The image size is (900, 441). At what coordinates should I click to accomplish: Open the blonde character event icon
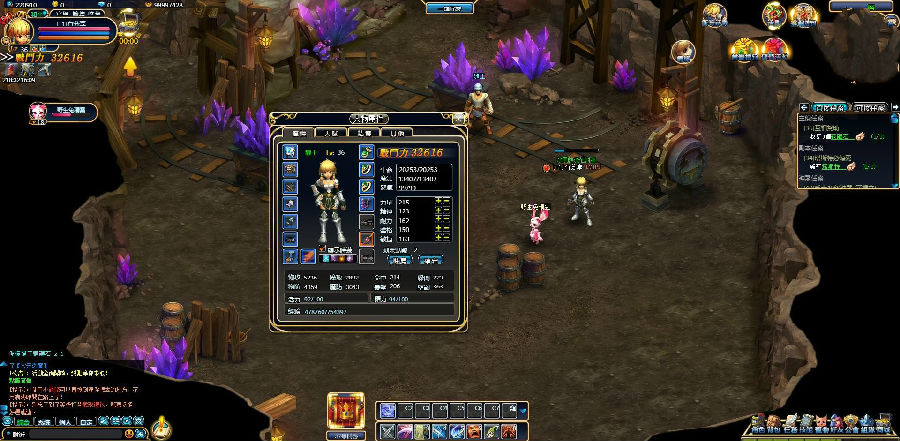pos(713,14)
